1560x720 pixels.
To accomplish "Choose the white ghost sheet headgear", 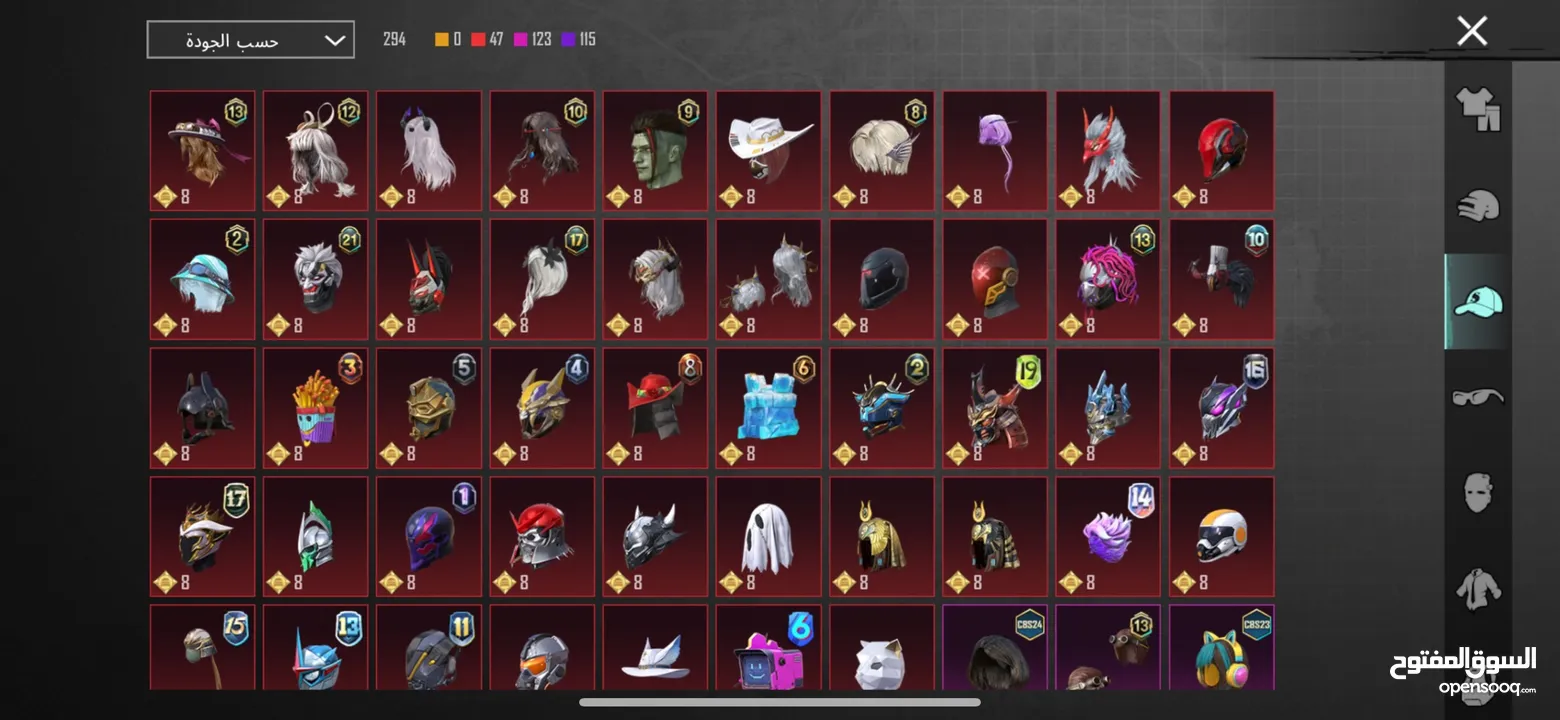I will coord(768,536).
